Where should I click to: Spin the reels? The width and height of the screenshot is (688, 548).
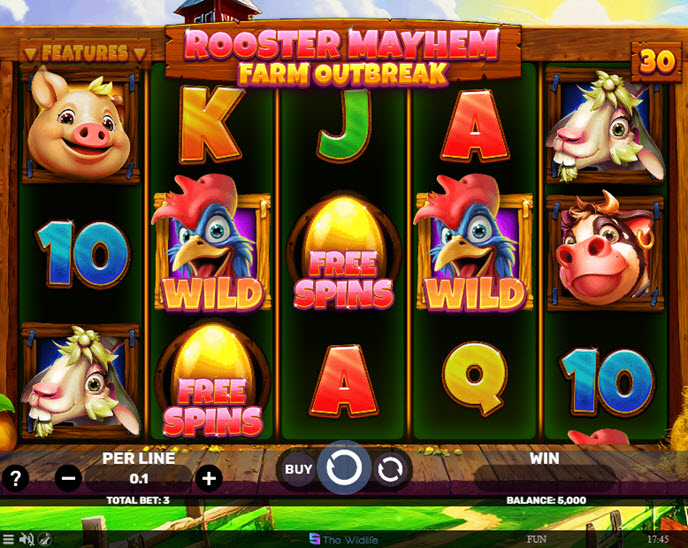(344, 467)
